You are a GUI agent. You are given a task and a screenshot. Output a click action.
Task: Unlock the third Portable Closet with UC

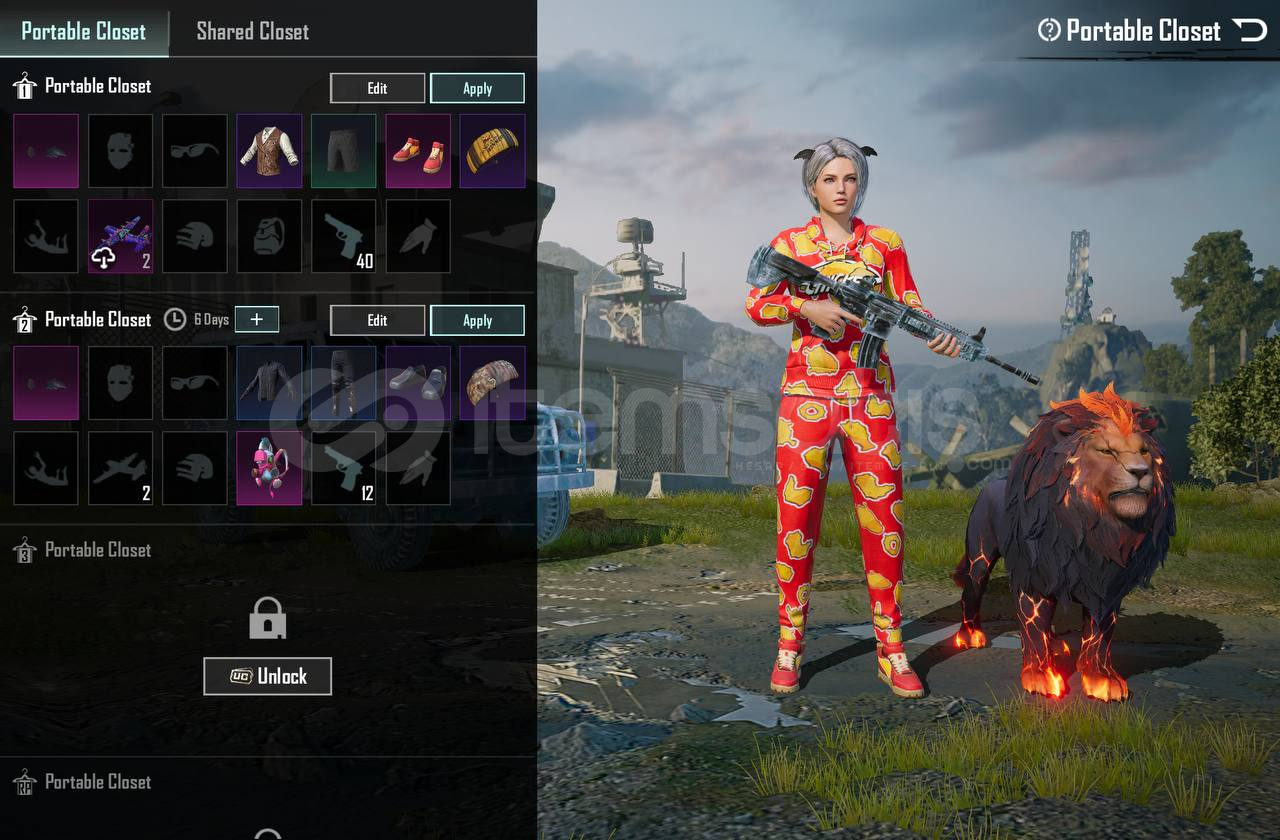pos(267,676)
